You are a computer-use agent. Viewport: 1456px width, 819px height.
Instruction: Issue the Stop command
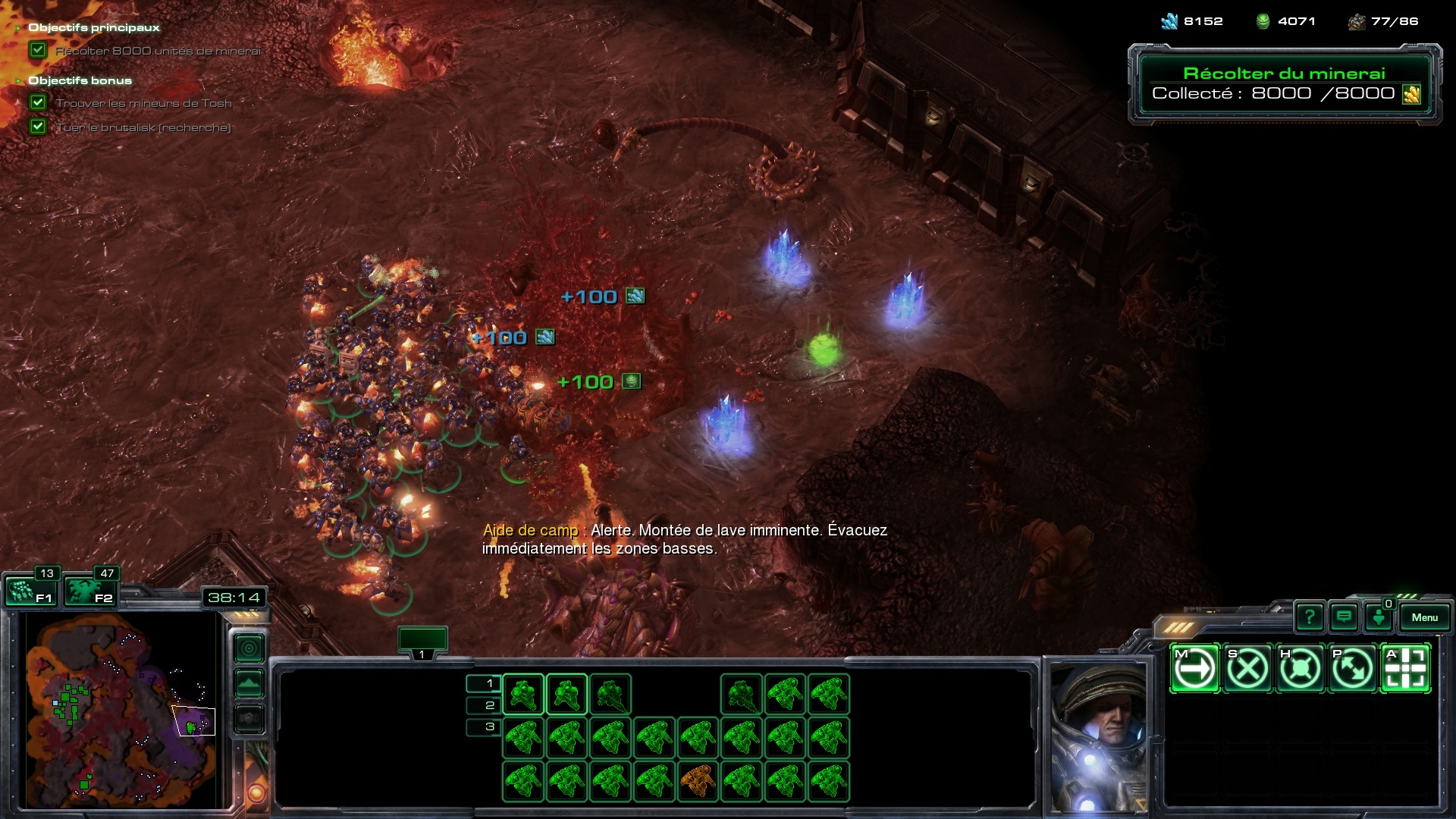[1247, 669]
